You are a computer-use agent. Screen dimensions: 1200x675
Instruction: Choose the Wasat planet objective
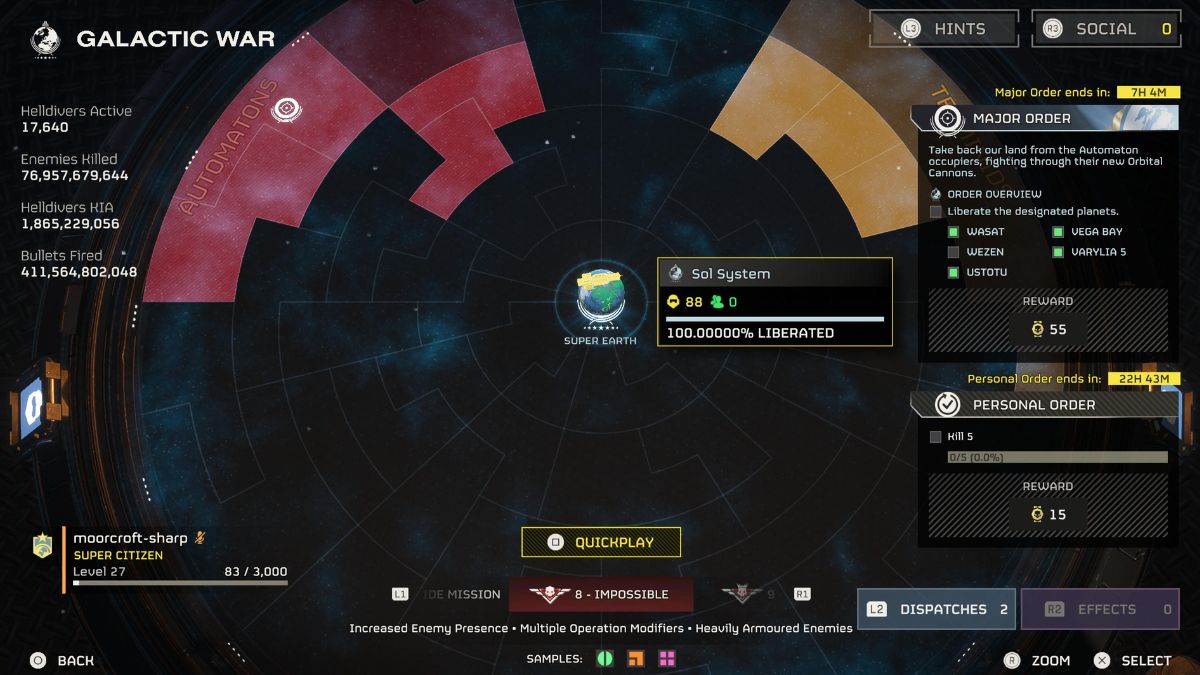(x=983, y=232)
